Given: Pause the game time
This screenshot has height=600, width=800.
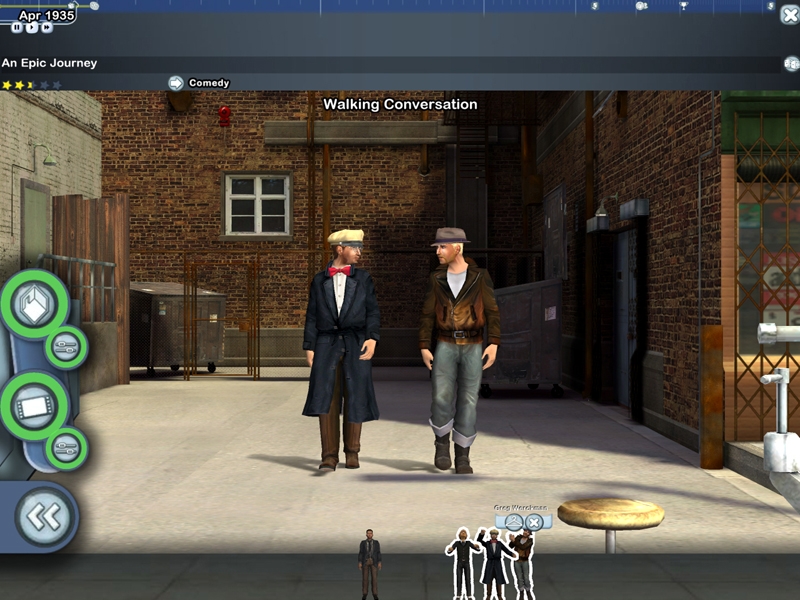Looking at the screenshot, I should (x=17, y=28).
